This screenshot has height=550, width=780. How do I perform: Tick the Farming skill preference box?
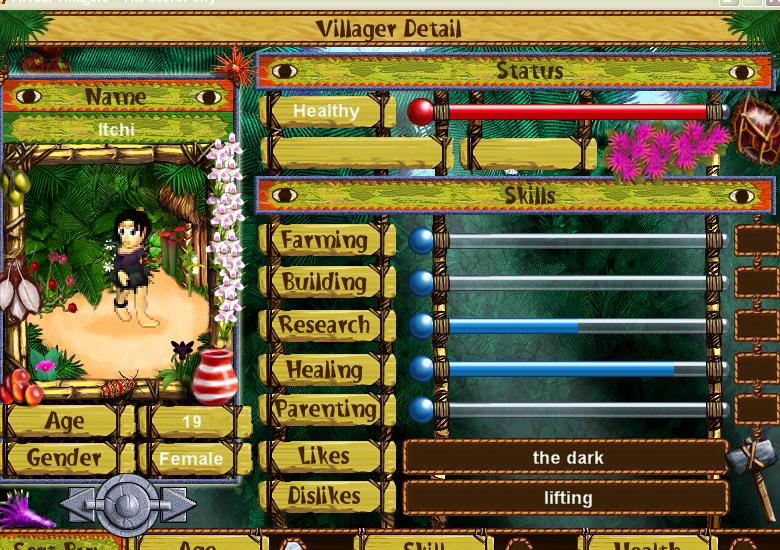tap(756, 240)
